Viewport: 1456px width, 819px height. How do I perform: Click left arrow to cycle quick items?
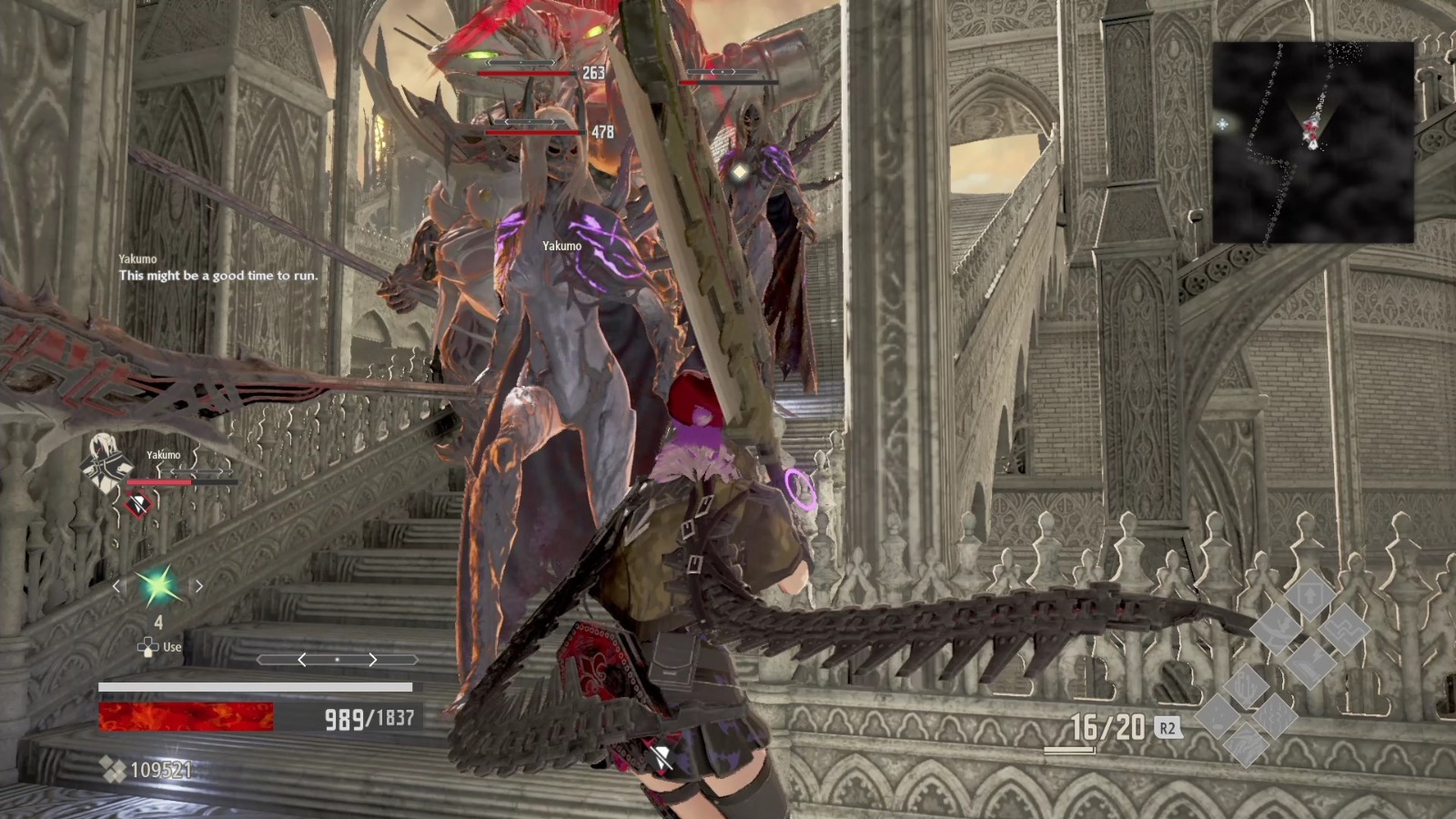coord(117,585)
